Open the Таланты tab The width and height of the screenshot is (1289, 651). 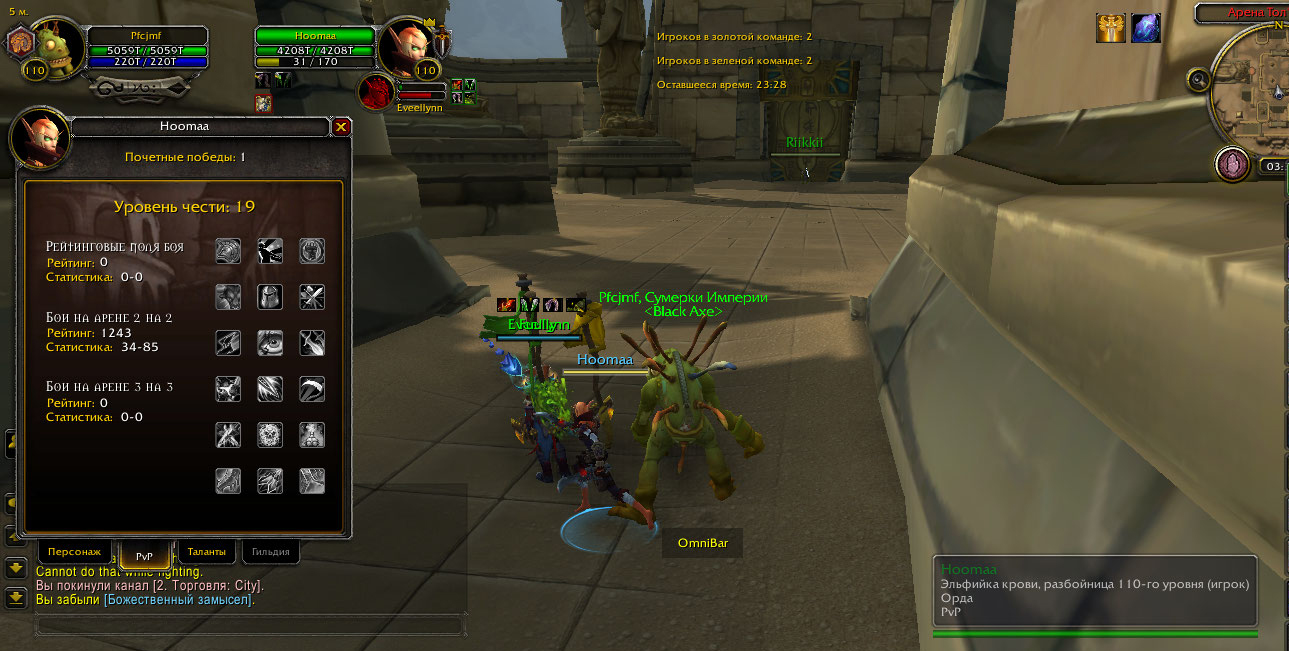pyautogui.click(x=207, y=551)
